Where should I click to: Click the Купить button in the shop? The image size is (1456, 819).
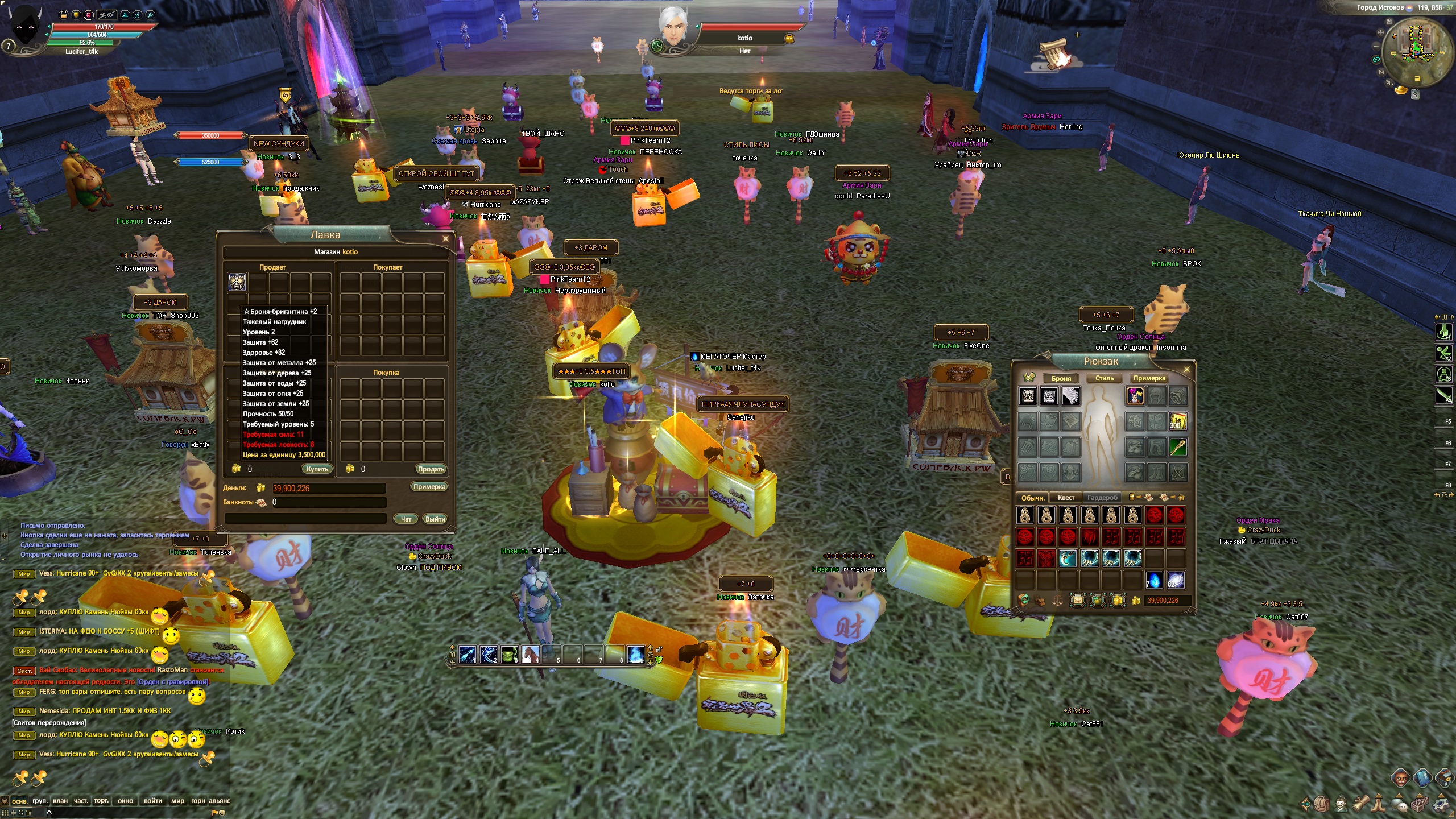317,469
